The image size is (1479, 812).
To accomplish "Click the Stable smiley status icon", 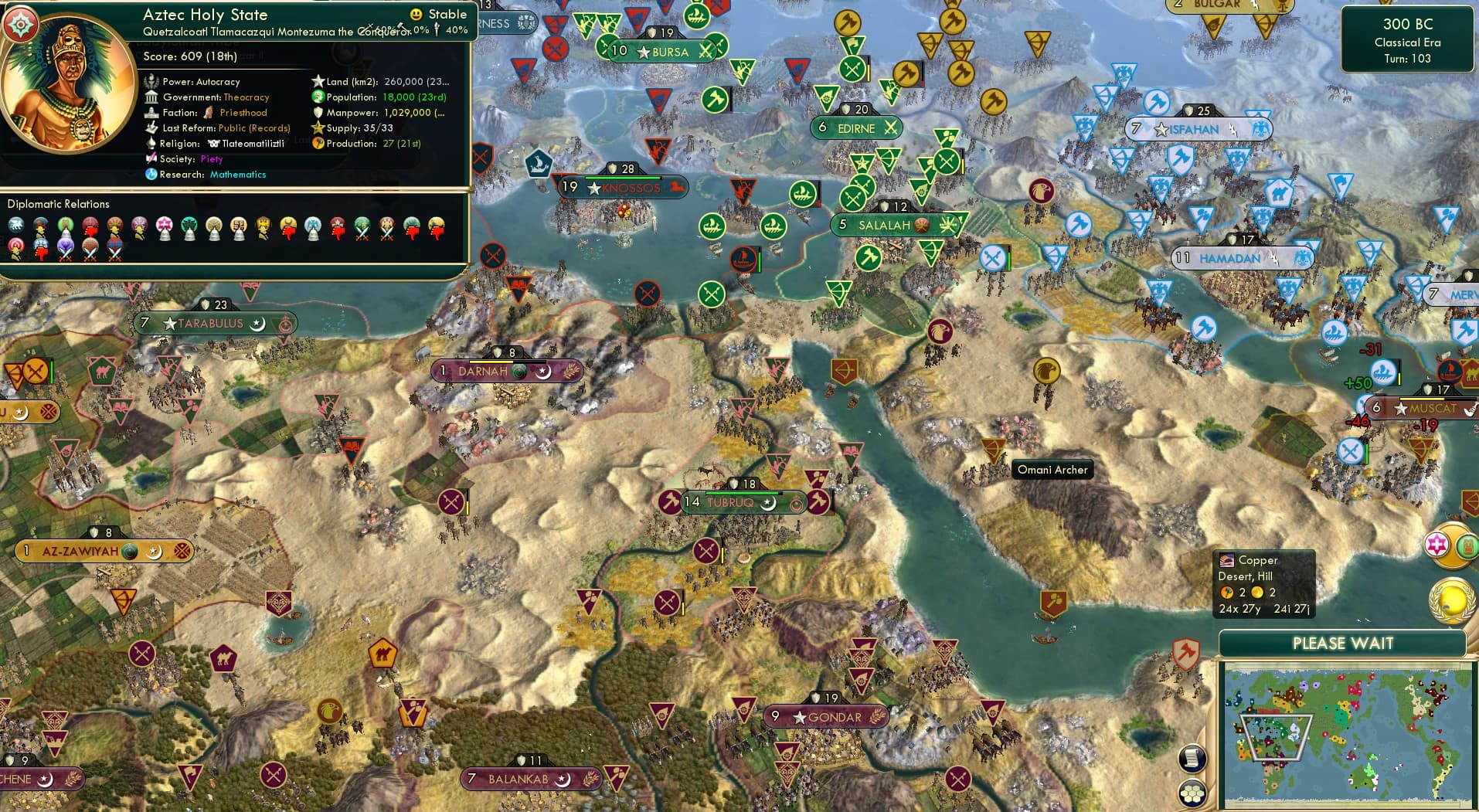I will point(416,14).
